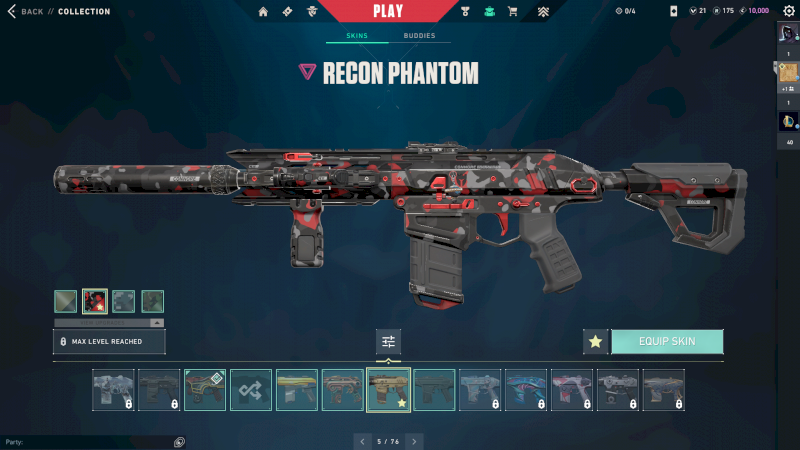Viewport: 800px width, 450px height.
Task: Select the yellow Phantom skin thumbnail
Action: click(x=297, y=390)
